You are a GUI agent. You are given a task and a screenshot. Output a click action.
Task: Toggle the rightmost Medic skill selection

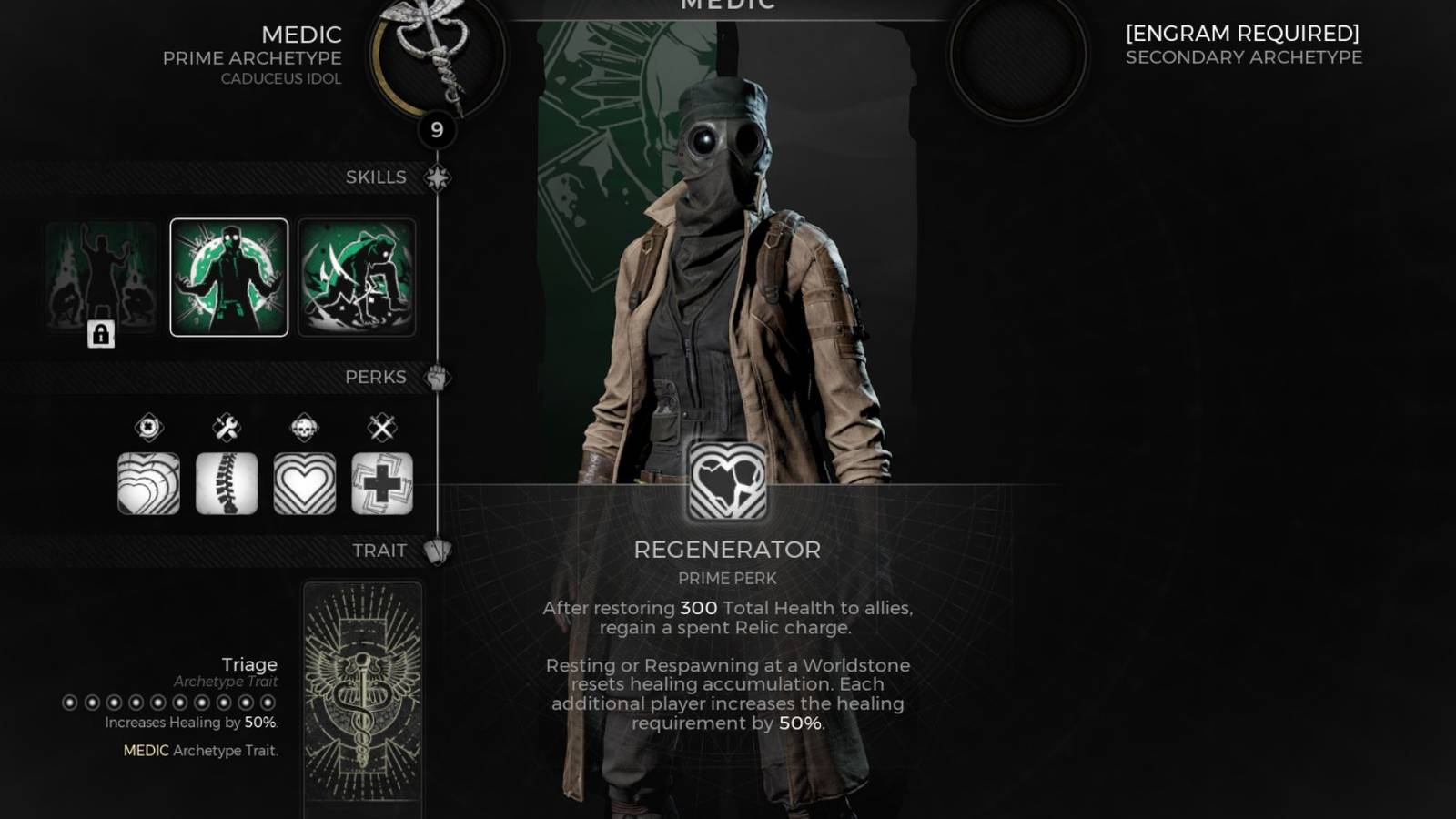(x=358, y=275)
